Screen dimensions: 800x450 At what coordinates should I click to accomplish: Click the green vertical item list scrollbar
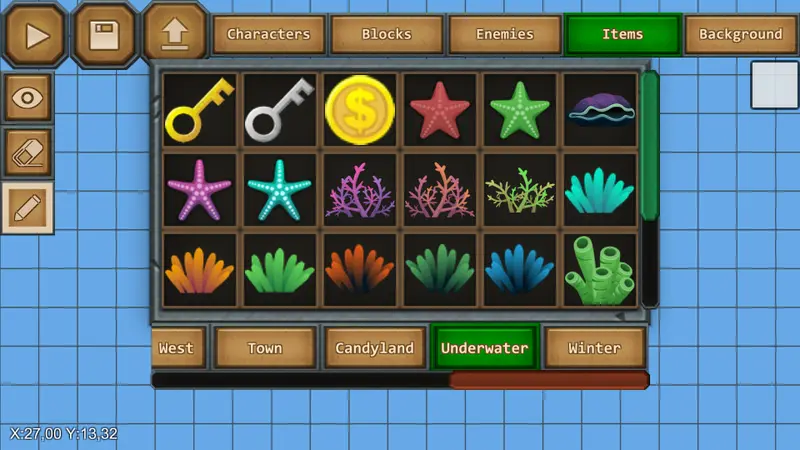650,145
